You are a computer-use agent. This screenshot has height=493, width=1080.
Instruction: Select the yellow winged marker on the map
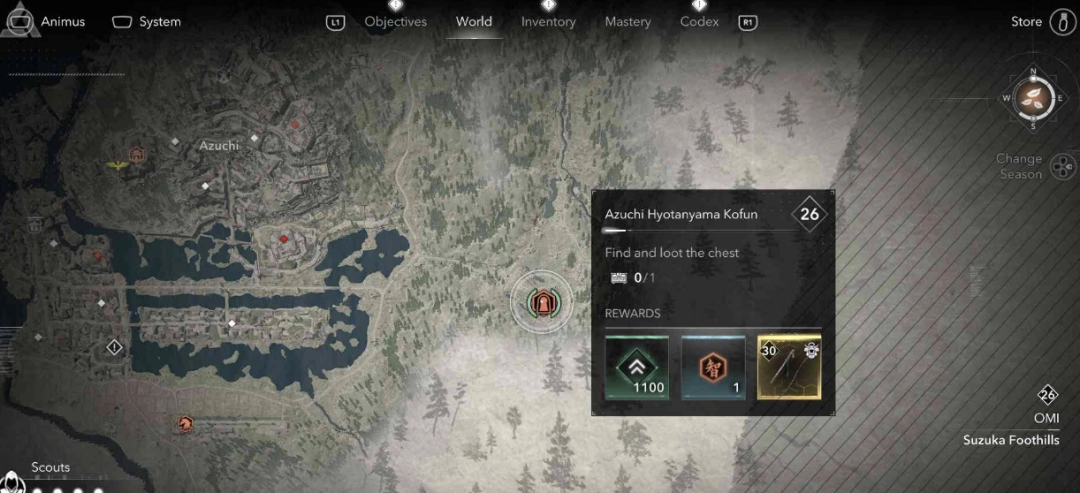116,165
